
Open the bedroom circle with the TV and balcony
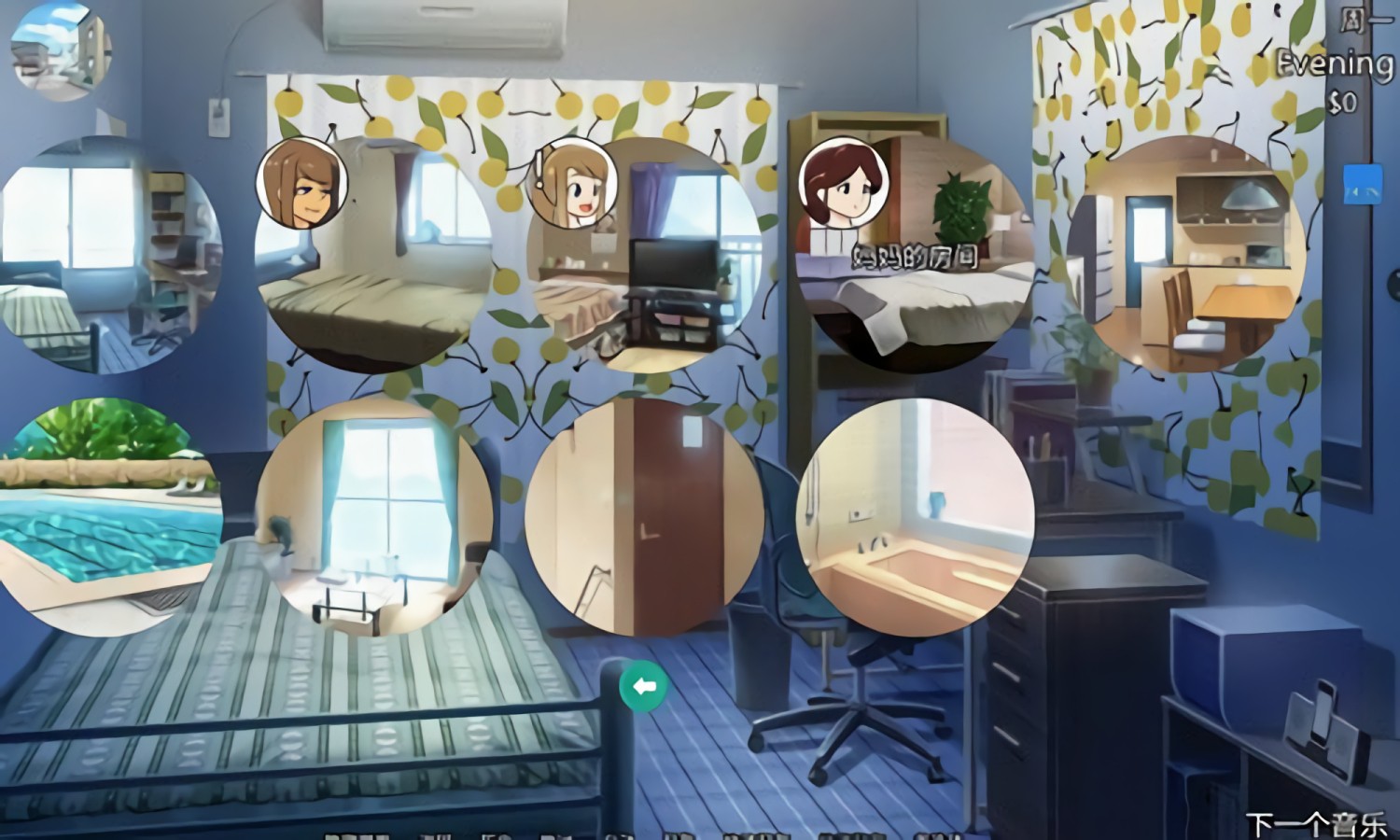tap(644, 261)
